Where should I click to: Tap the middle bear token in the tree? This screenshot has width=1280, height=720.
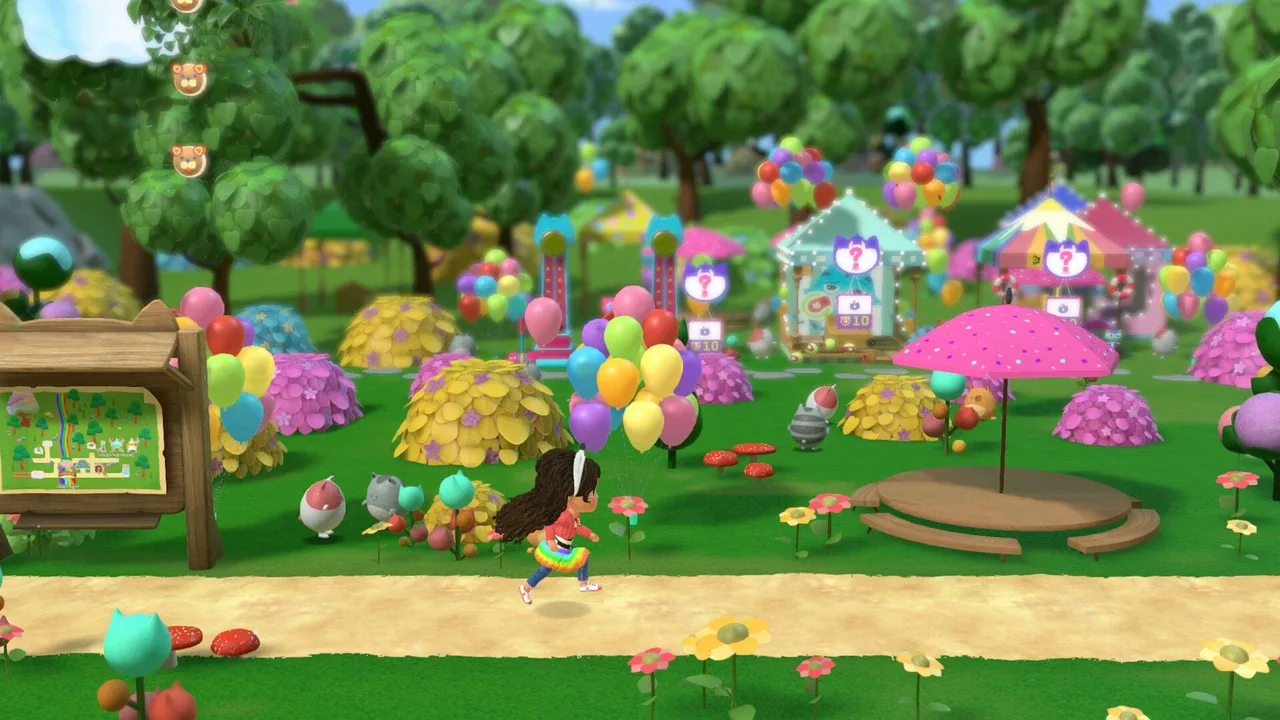189,79
